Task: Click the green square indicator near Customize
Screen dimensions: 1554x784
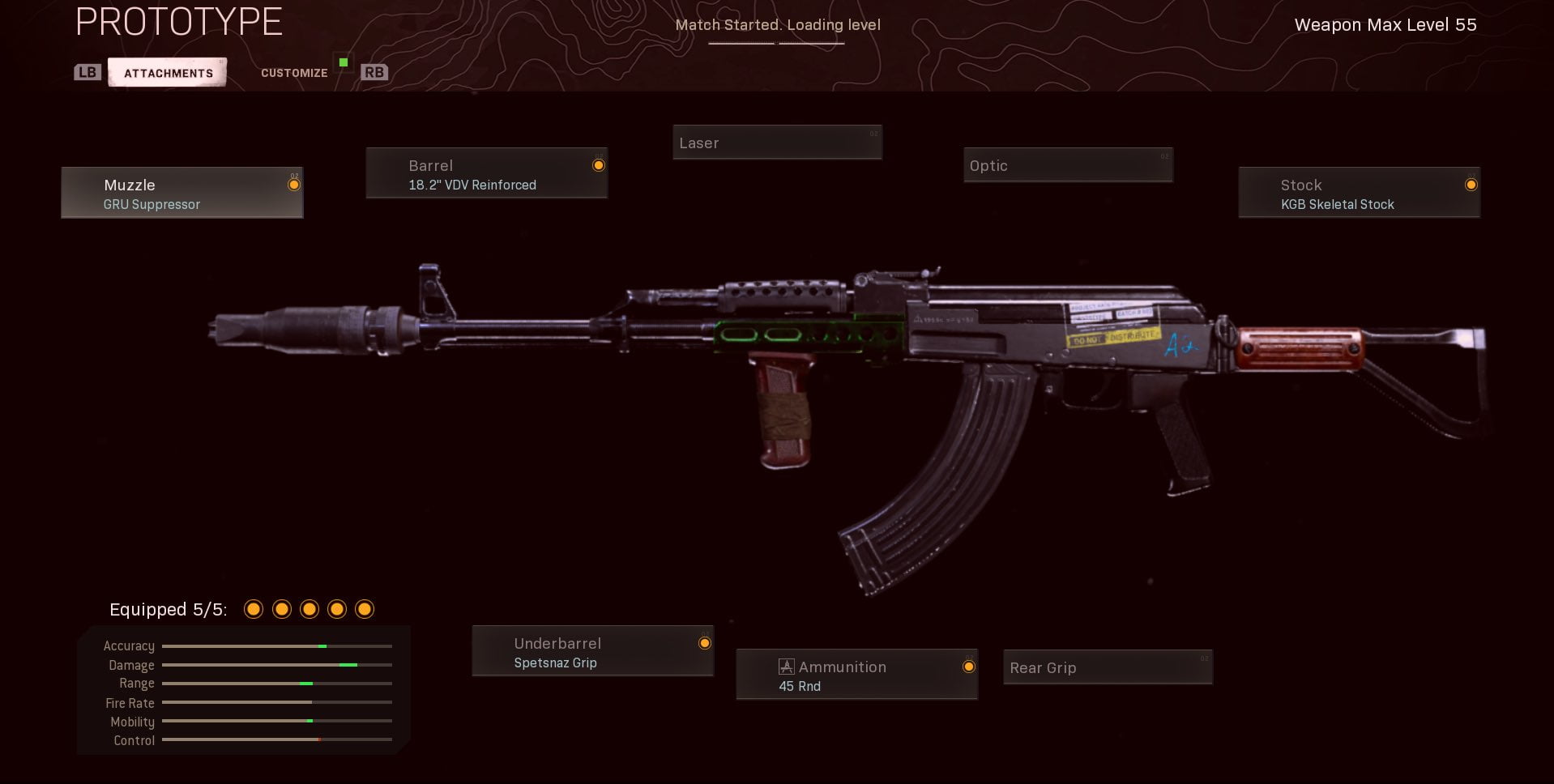Action: (344, 61)
